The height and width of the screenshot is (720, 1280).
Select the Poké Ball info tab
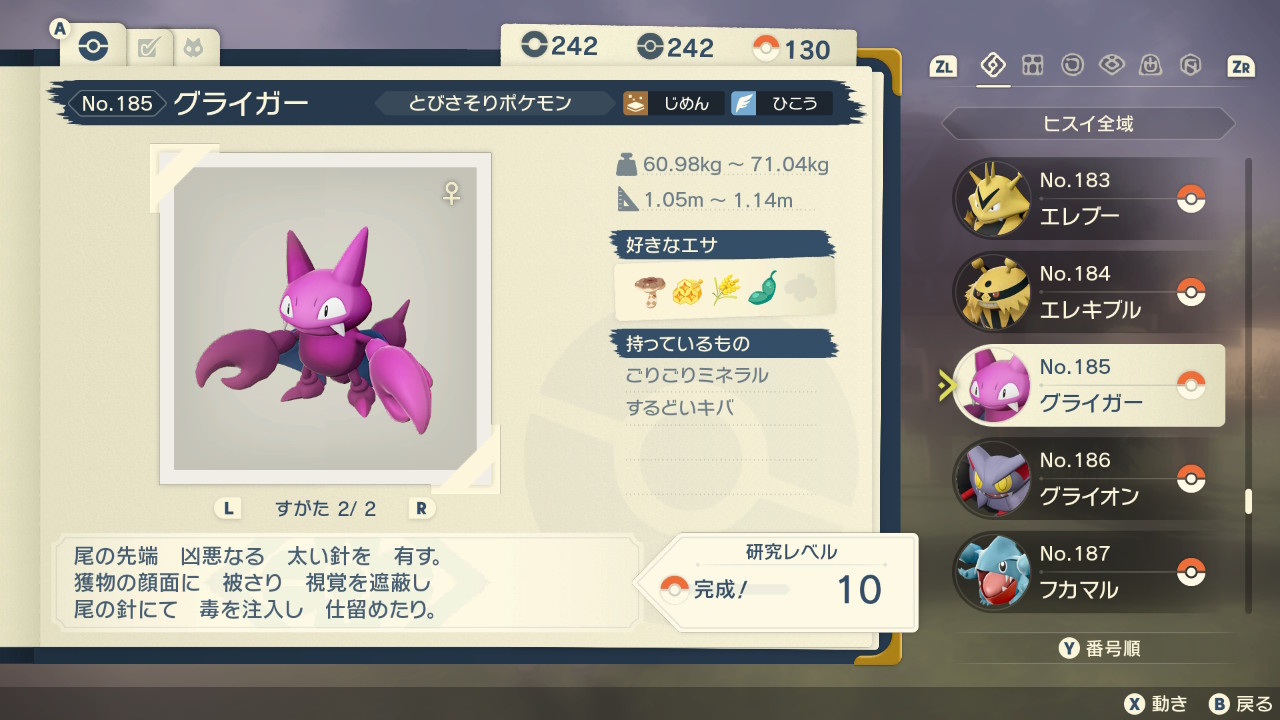[94, 46]
